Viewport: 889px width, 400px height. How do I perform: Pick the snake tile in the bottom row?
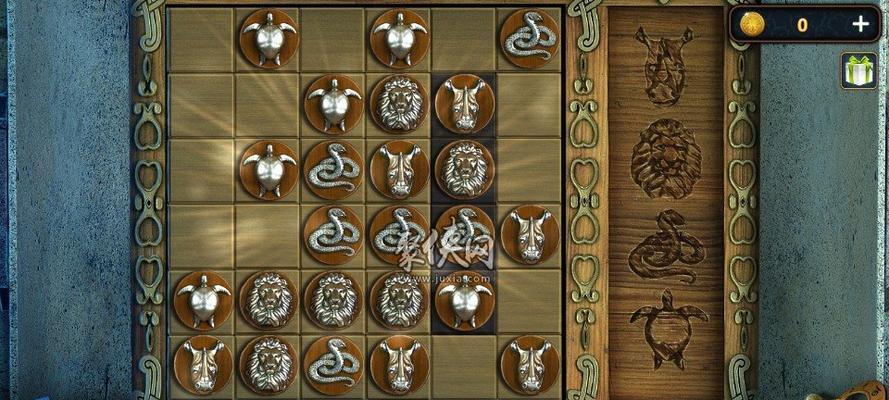pos(334,364)
